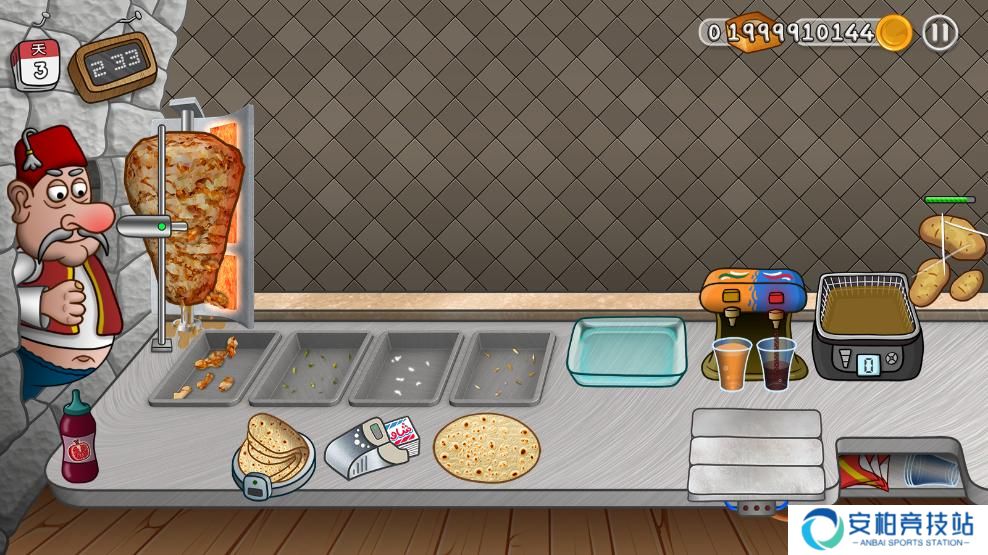This screenshot has height=555, width=988.
Task: Select the flatbread on the counter
Action: (x=486, y=447)
